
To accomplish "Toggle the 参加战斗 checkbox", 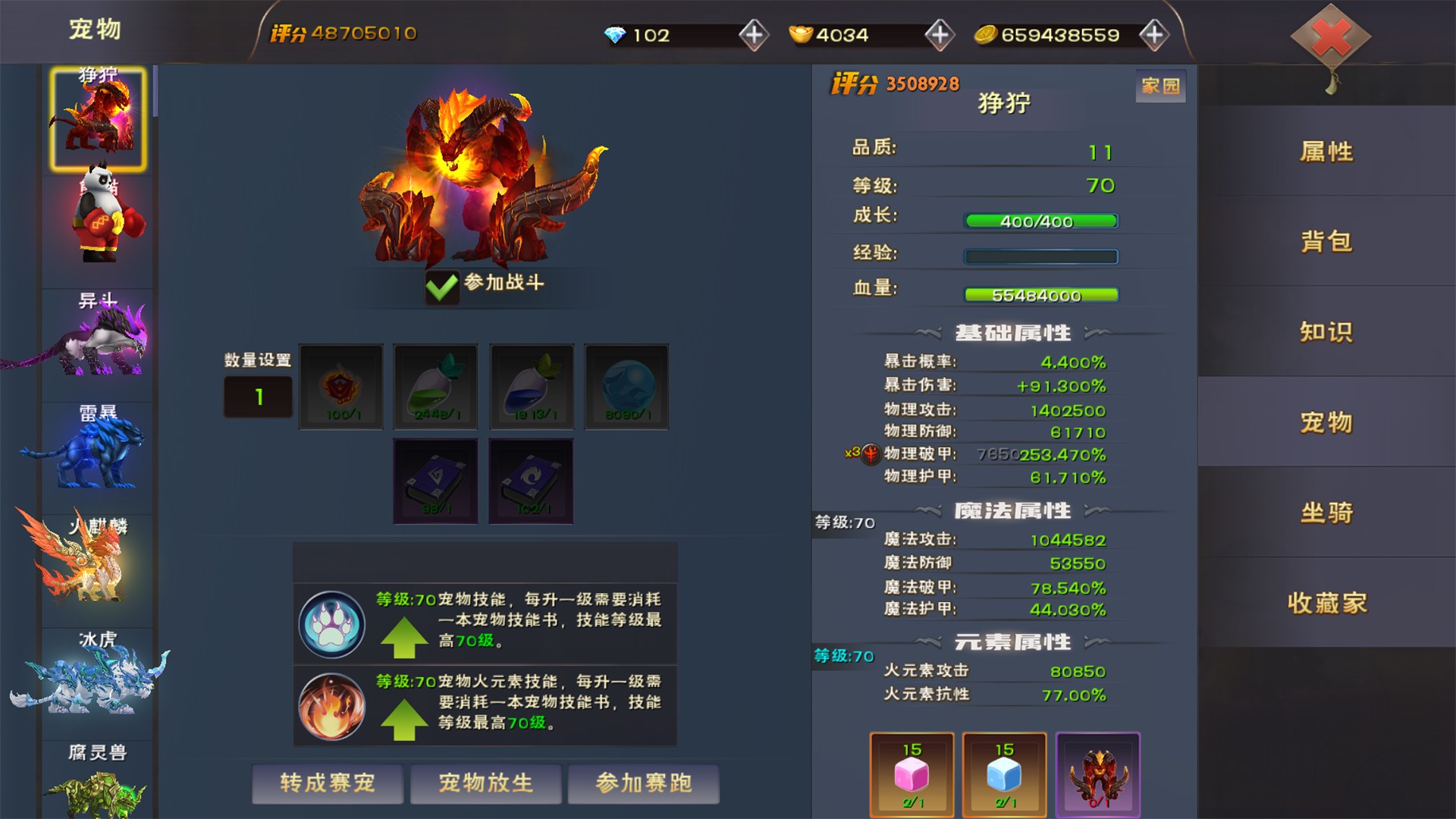I will coord(442,286).
